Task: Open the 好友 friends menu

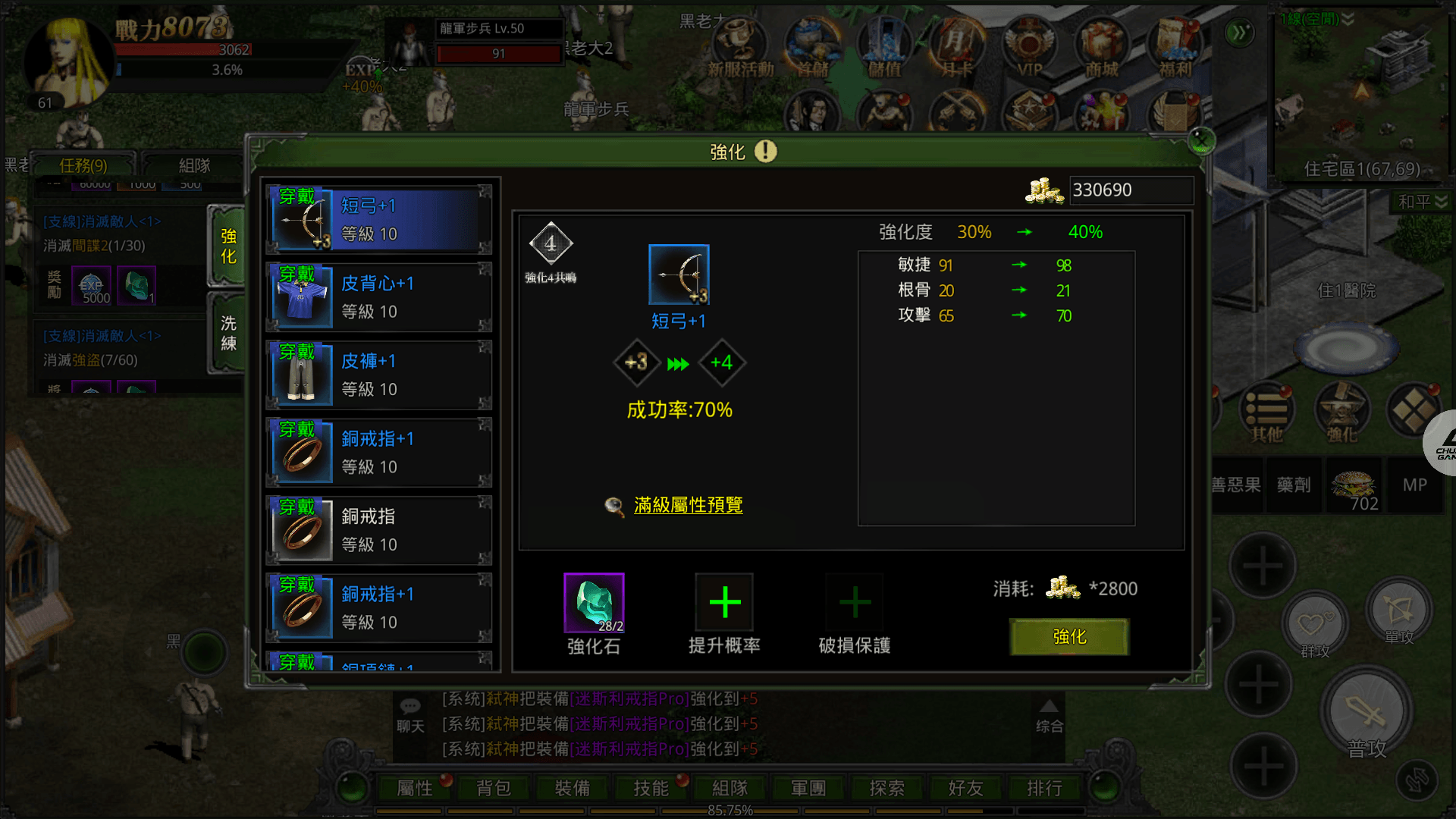Action: 965,789
